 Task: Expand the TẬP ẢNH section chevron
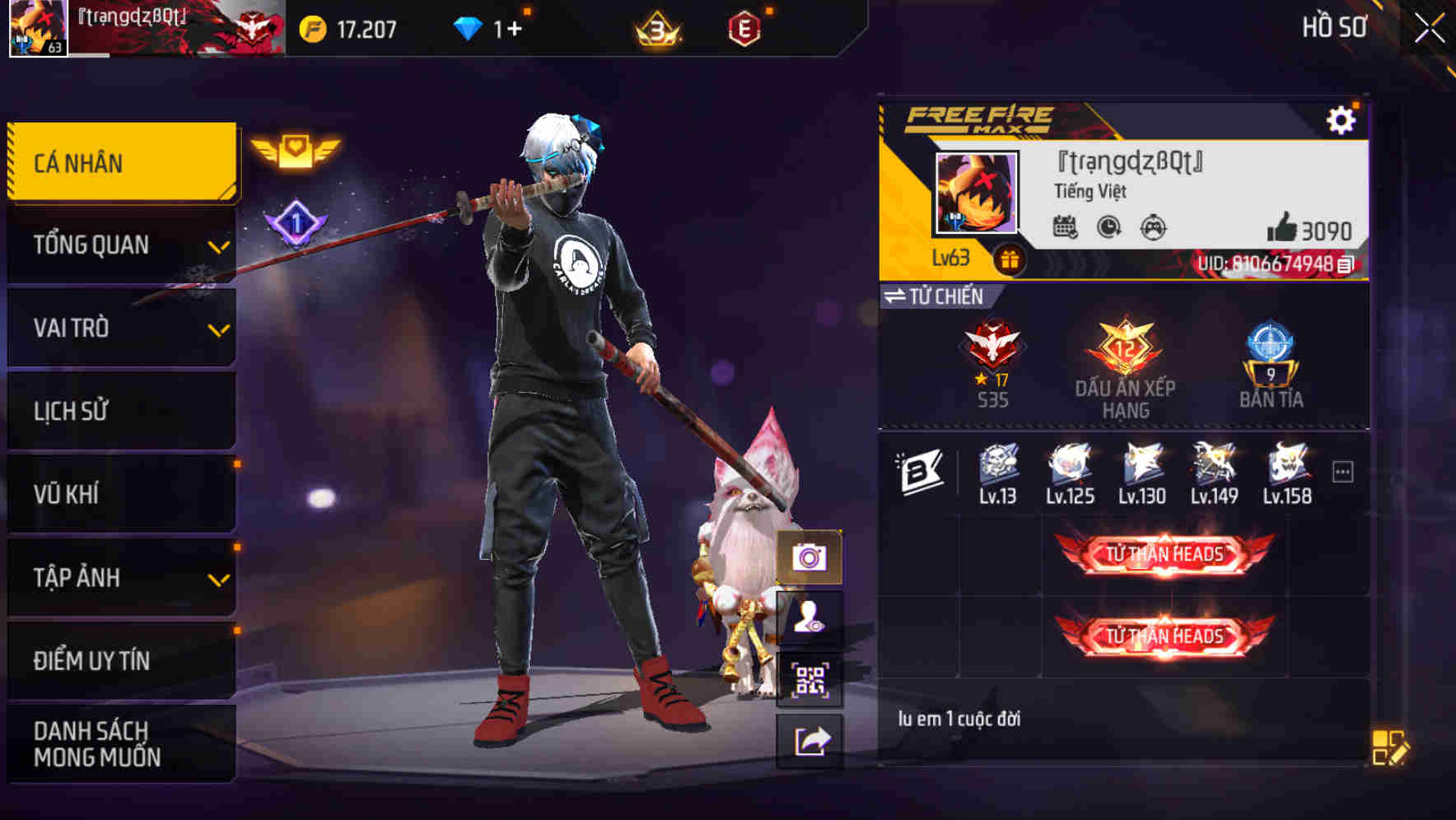click(218, 578)
